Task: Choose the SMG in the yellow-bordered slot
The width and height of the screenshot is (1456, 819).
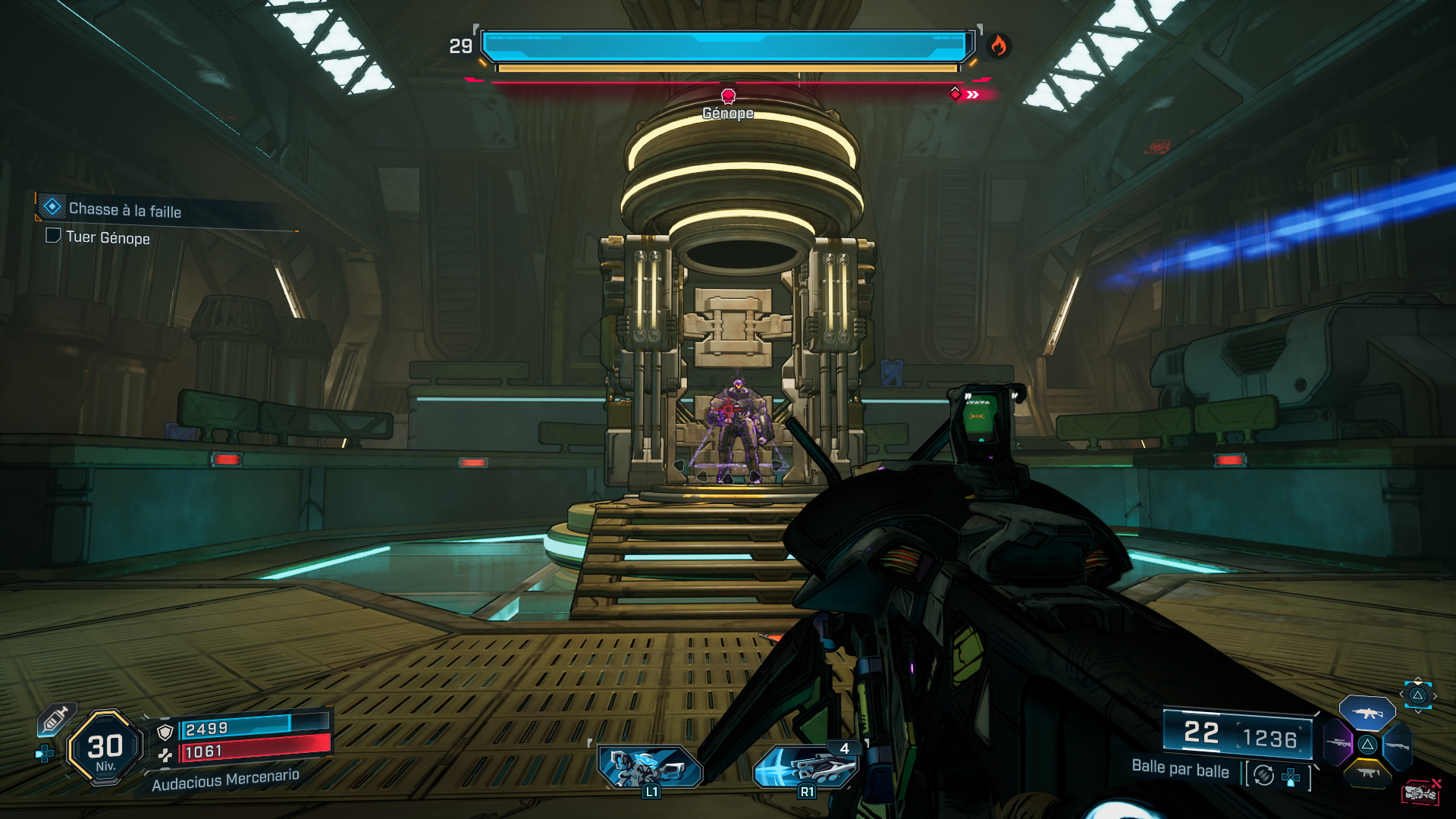Action: 1367,773
